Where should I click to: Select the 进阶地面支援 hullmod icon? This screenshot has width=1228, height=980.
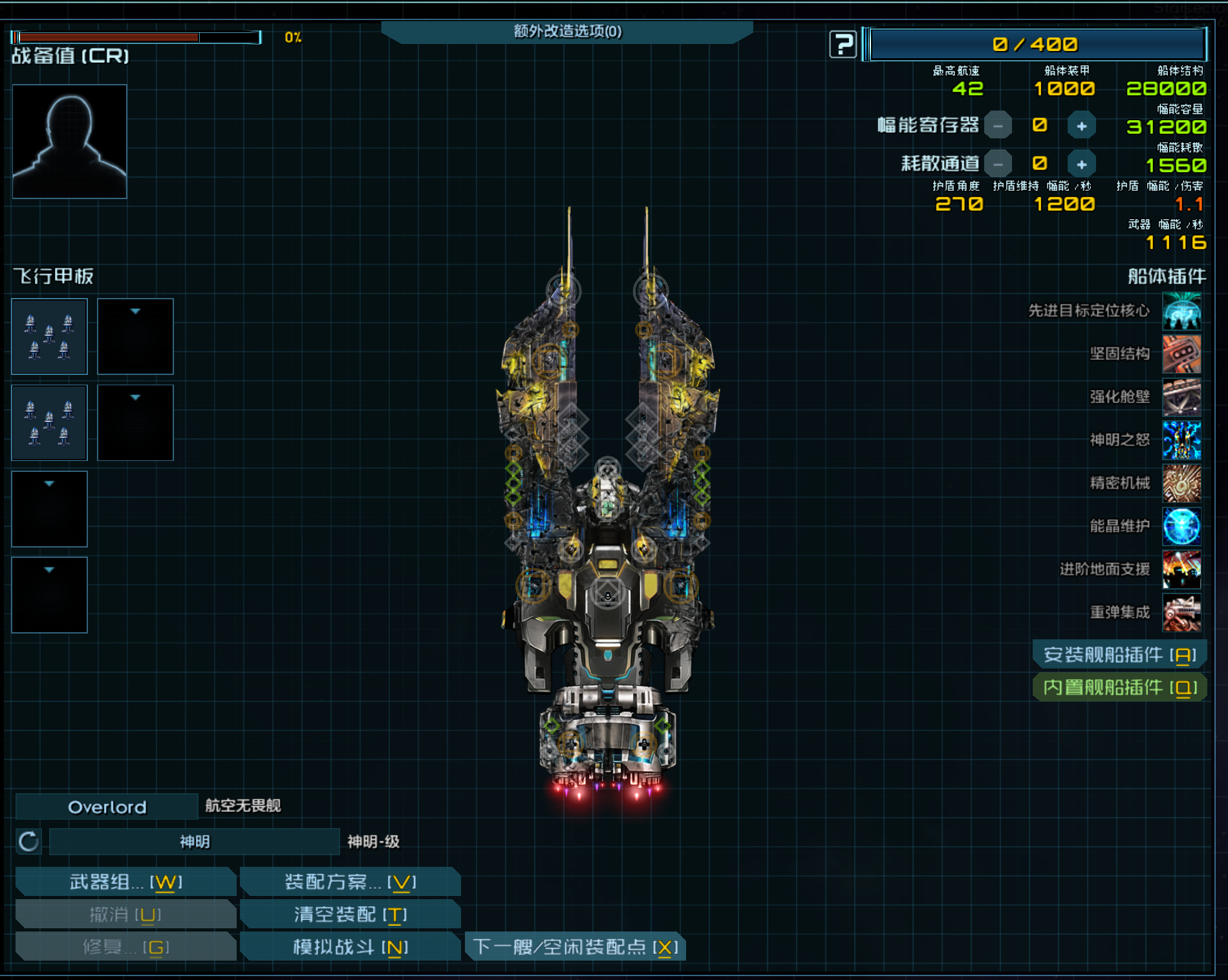(1181, 570)
